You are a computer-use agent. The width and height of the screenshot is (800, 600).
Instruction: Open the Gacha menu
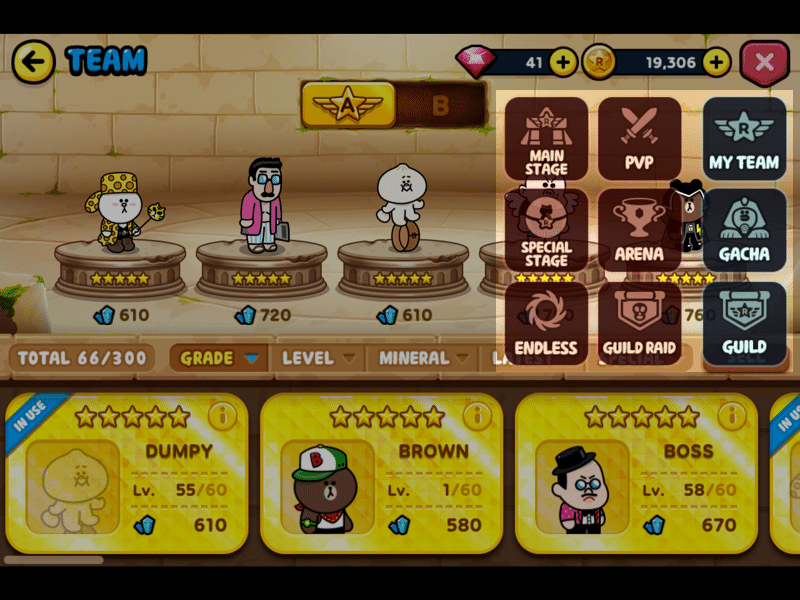pyautogui.click(x=744, y=232)
